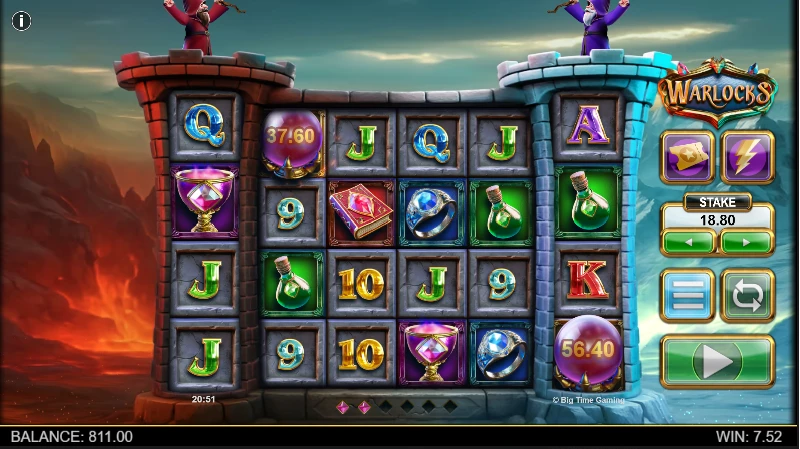Increase stake with the right arrow
The image size is (800, 449).
[747, 242]
